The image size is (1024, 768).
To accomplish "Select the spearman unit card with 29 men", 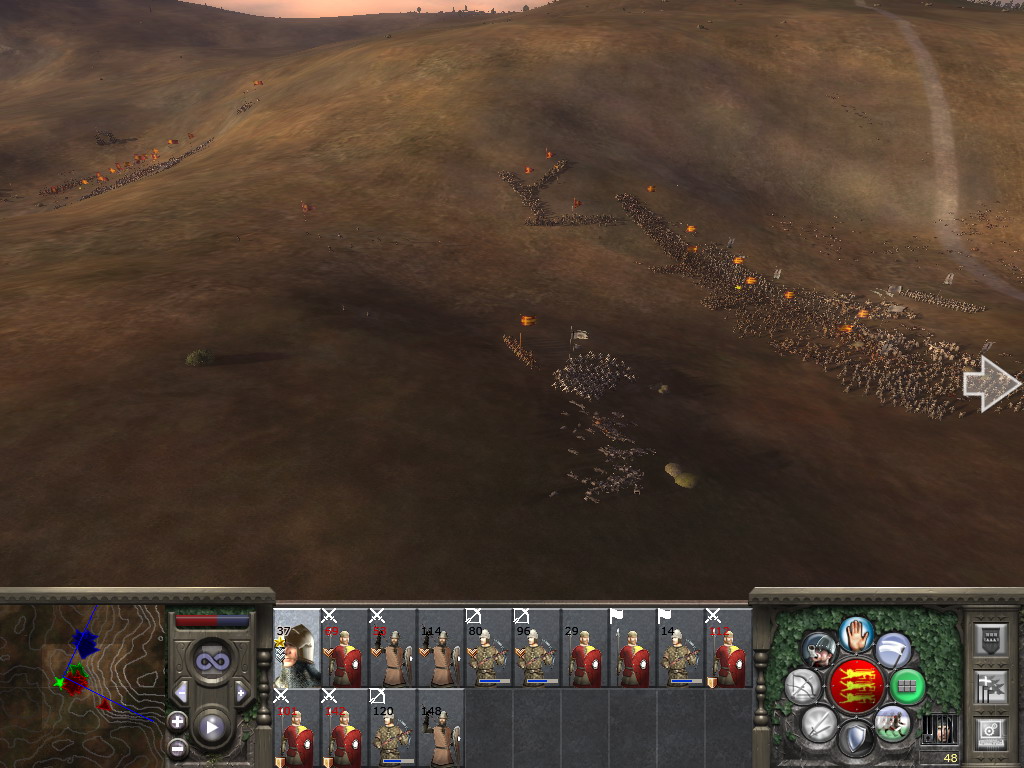I will coord(585,648).
